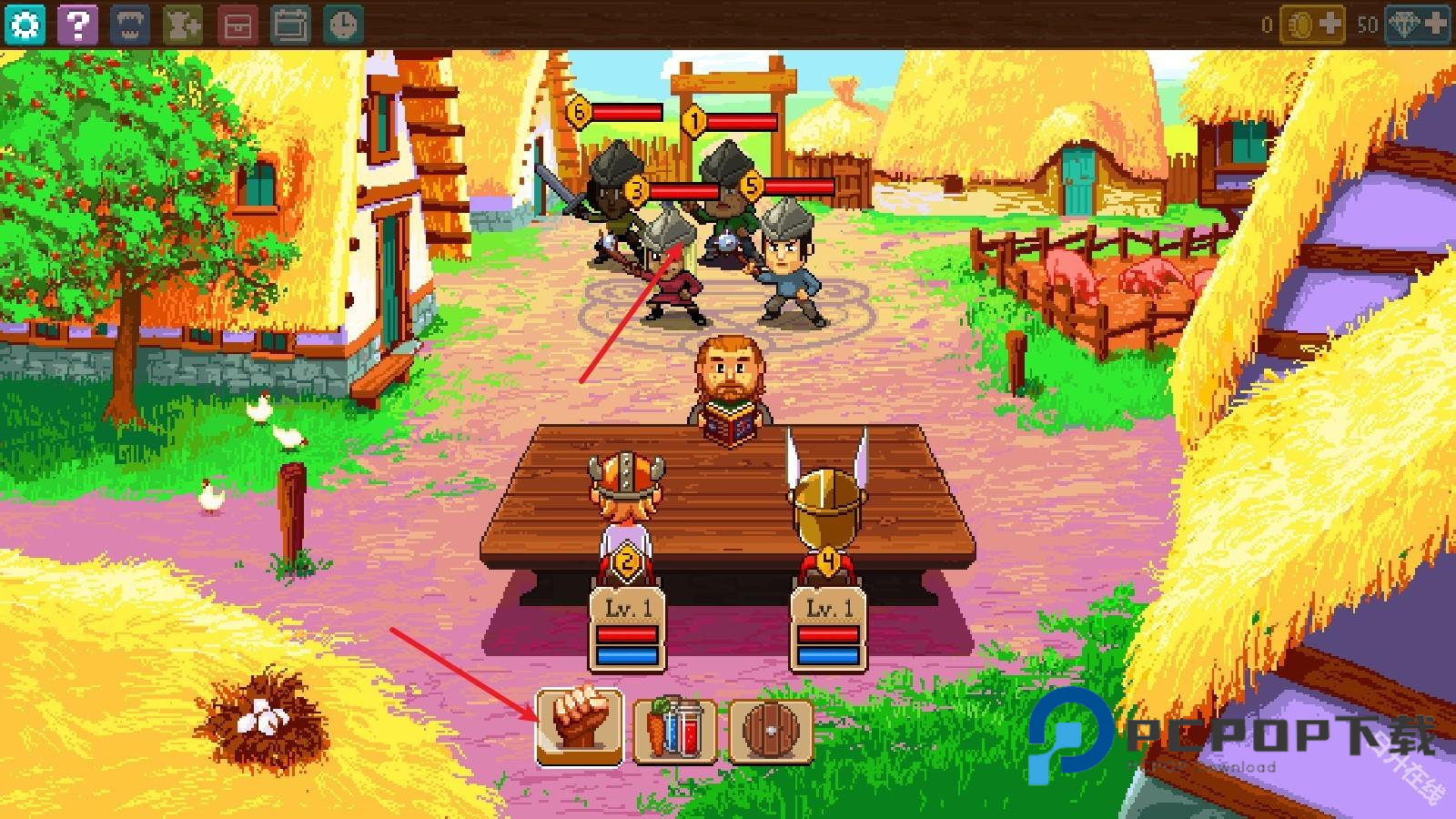Select the wooden shield defend action
Screen dimensions: 1456x819
pos(770,728)
